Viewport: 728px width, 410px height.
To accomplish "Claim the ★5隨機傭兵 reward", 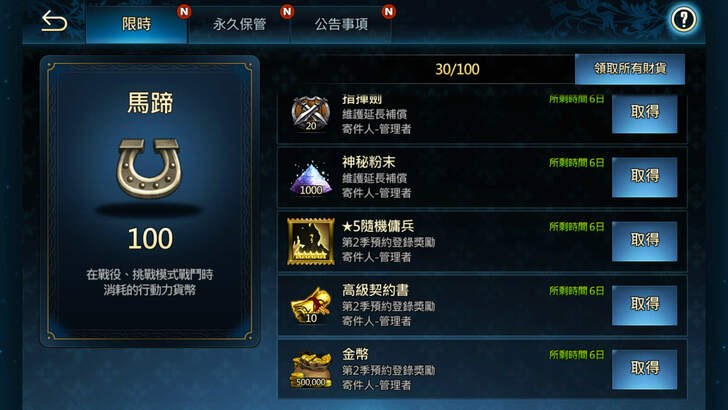I will (x=644, y=240).
